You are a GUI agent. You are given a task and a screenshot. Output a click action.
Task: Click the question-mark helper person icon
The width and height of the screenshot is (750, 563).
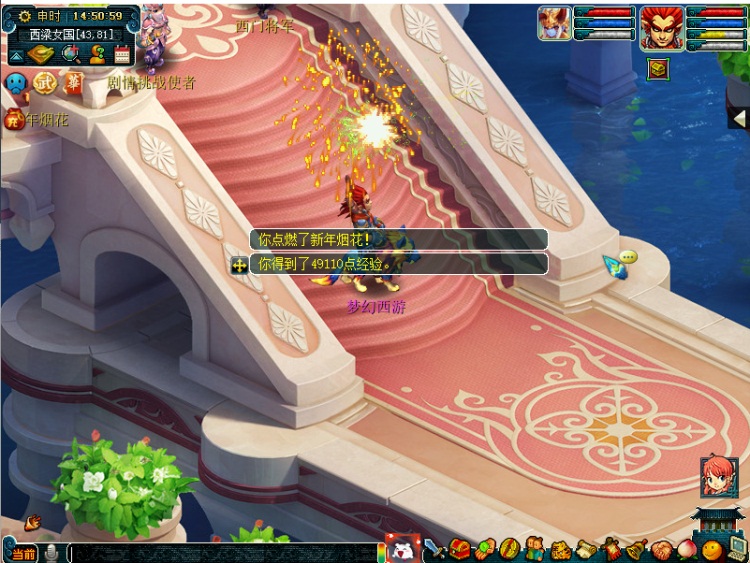[x=97, y=54]
